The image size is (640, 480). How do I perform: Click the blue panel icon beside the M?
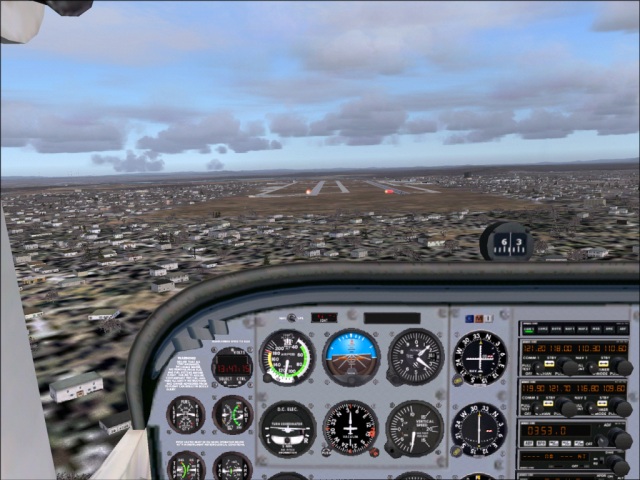point(468,319)
